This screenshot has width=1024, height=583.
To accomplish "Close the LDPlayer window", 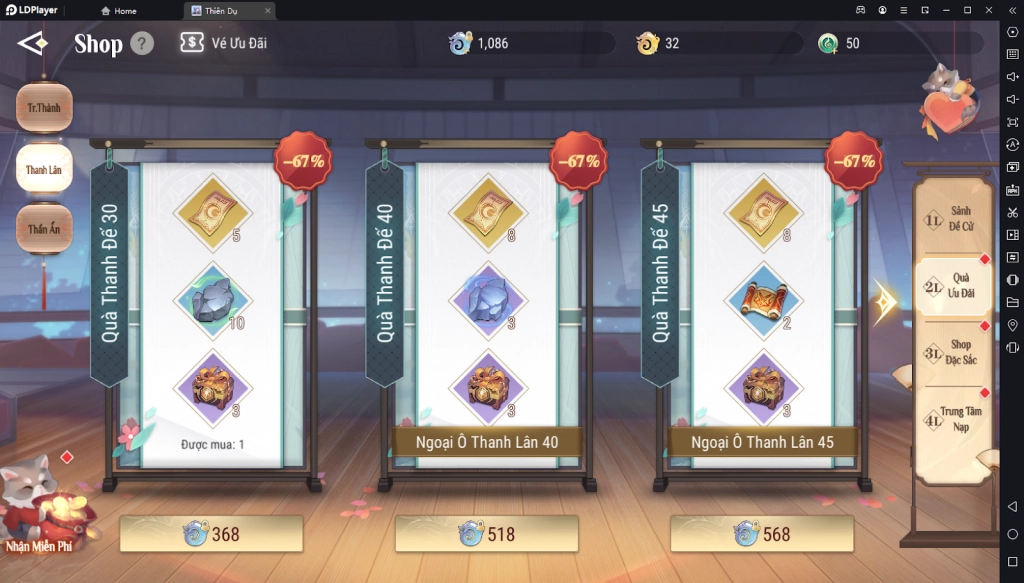I will click(x=988, y=10).
